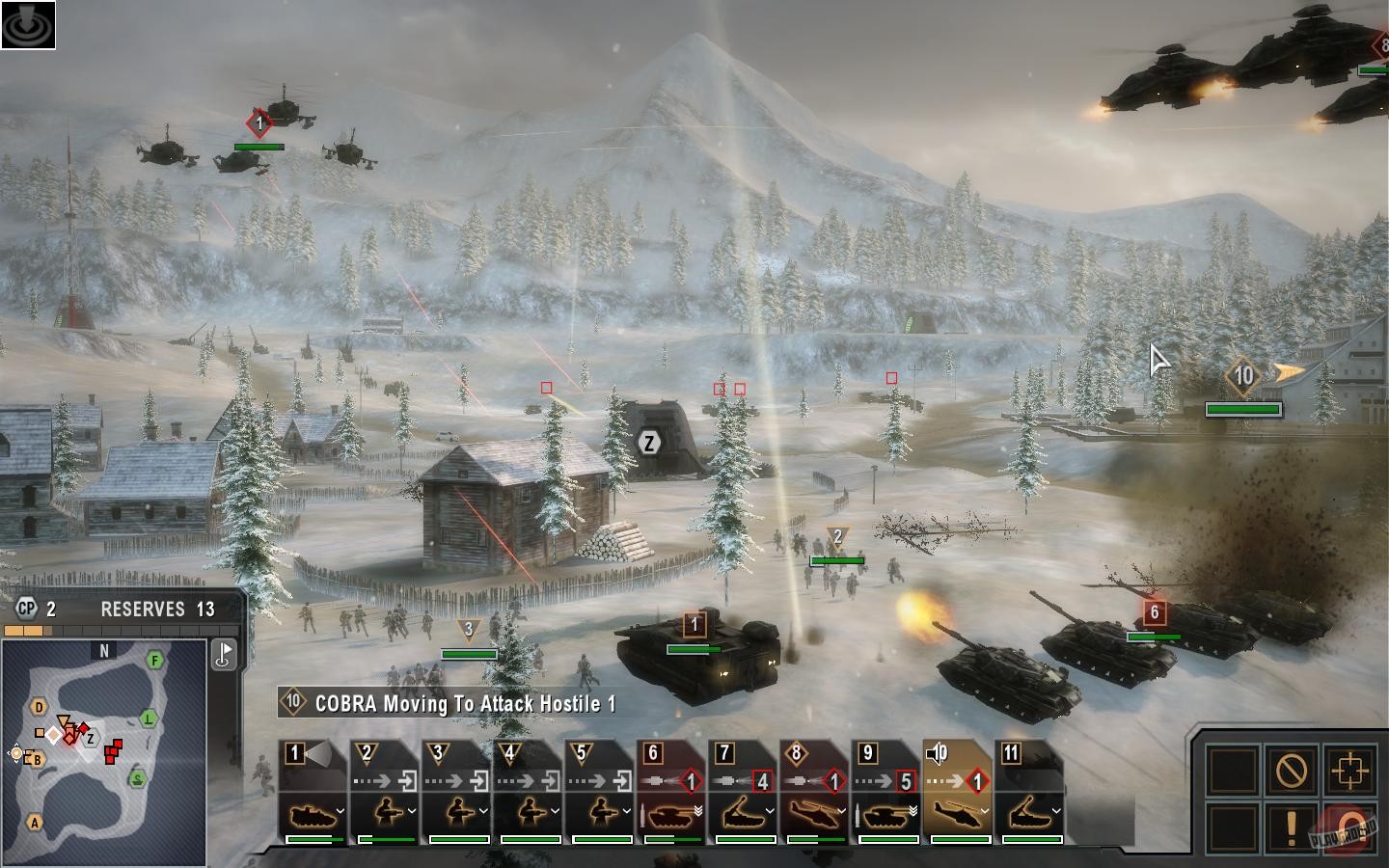Select COBRA's helicopter icon on card 10

pyautogui.click(x=955, y=814)
